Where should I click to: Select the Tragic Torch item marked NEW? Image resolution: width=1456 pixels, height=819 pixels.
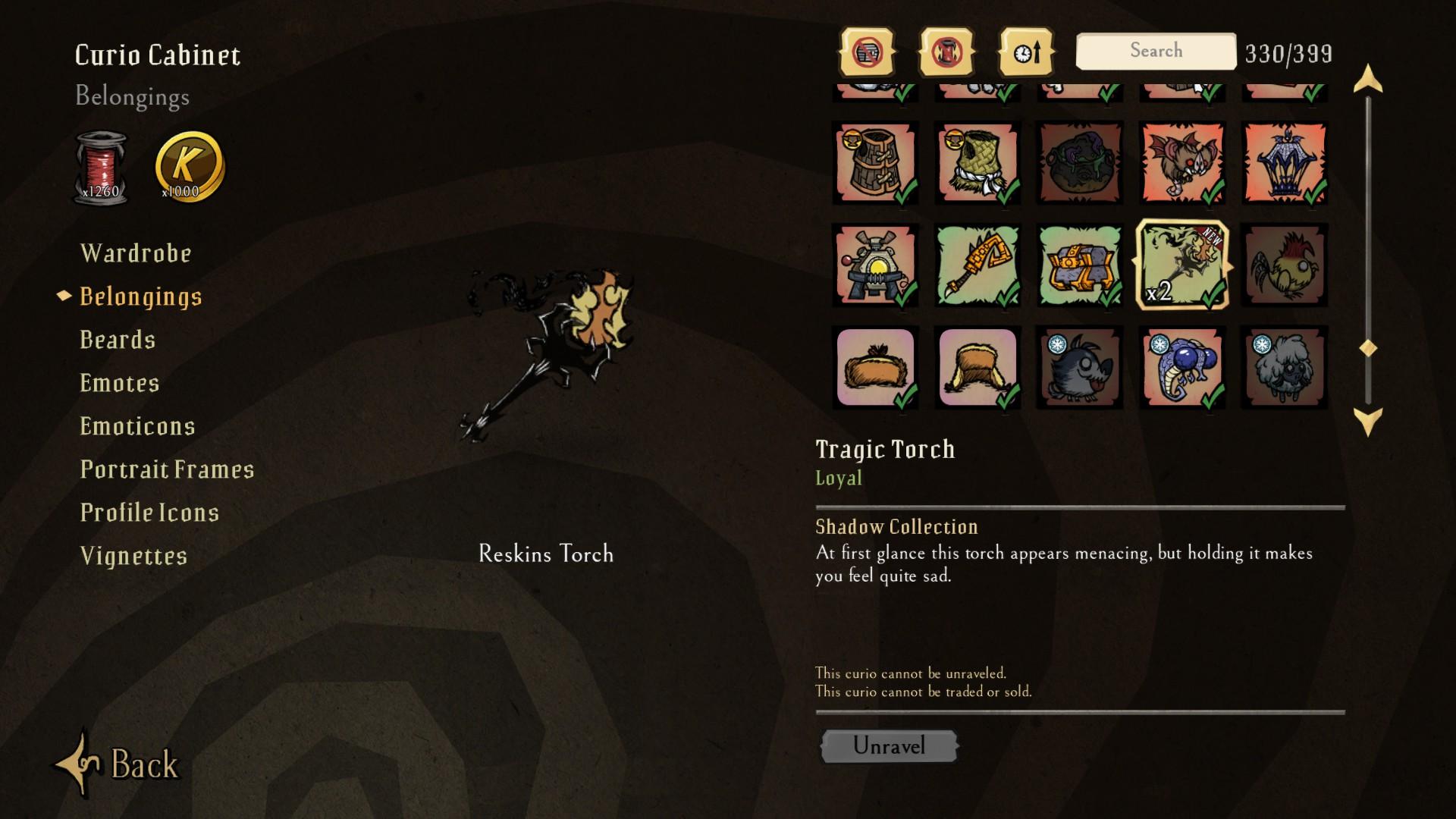pyautogui.click(x=1181, y=265)
